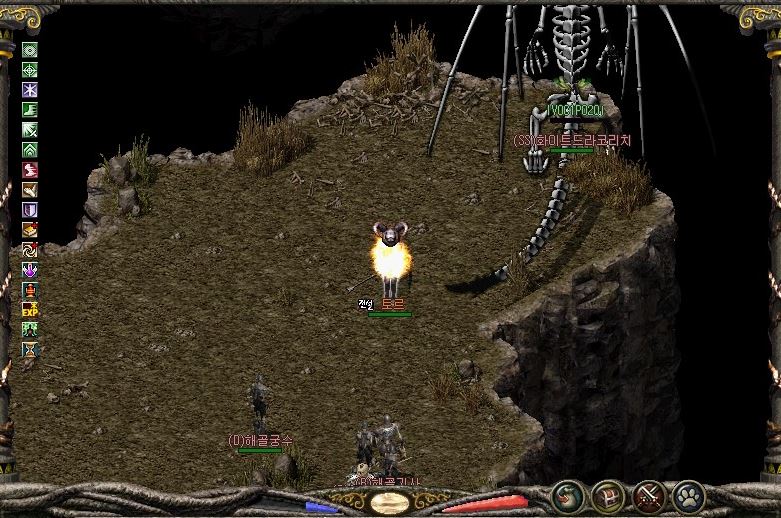Select the purple shield buff icon
Image resolution: width=781 pixels, height=518 pixels.
click(x=30, y=210)
